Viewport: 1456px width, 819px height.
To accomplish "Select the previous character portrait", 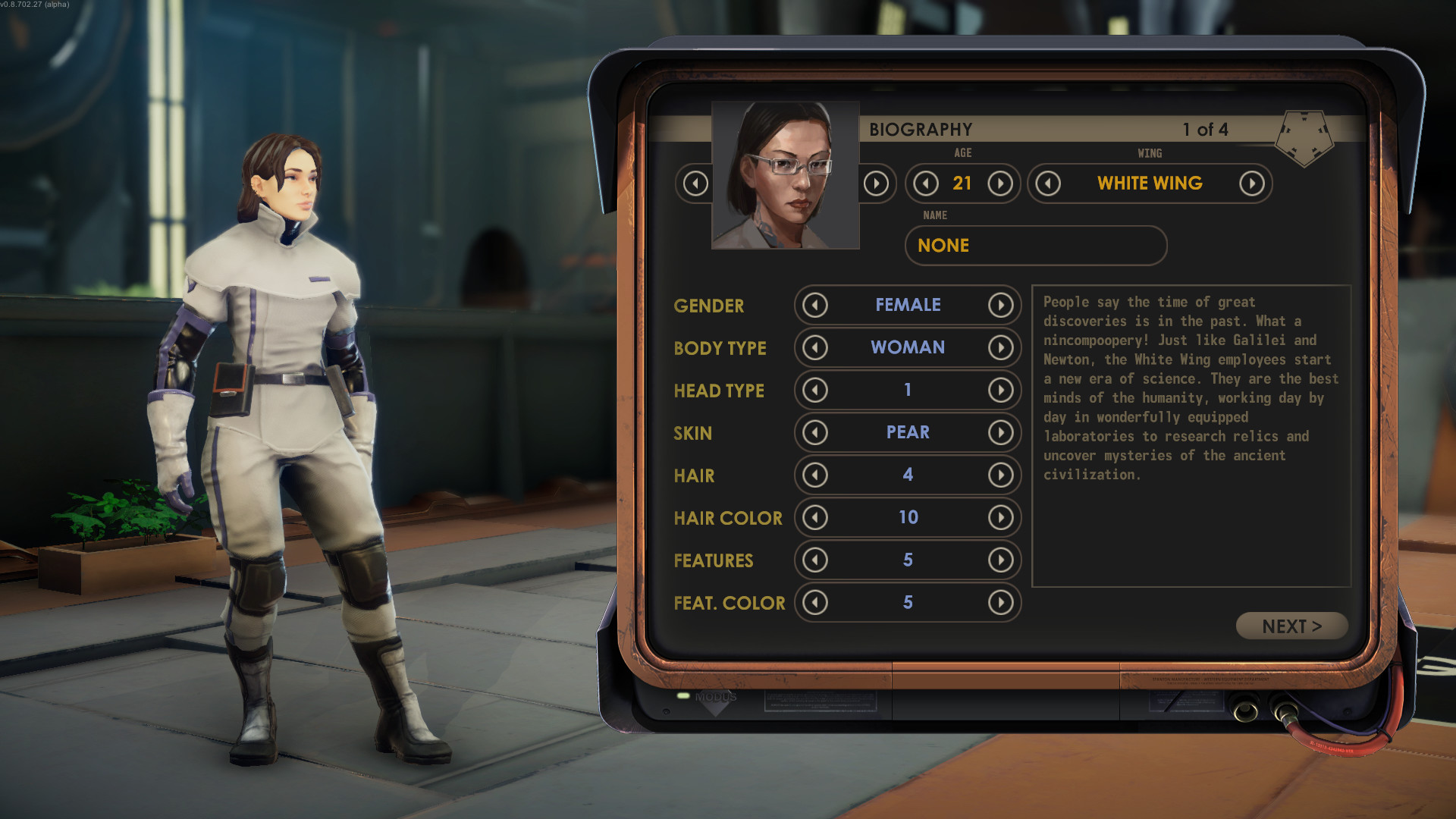I will 695,184.
